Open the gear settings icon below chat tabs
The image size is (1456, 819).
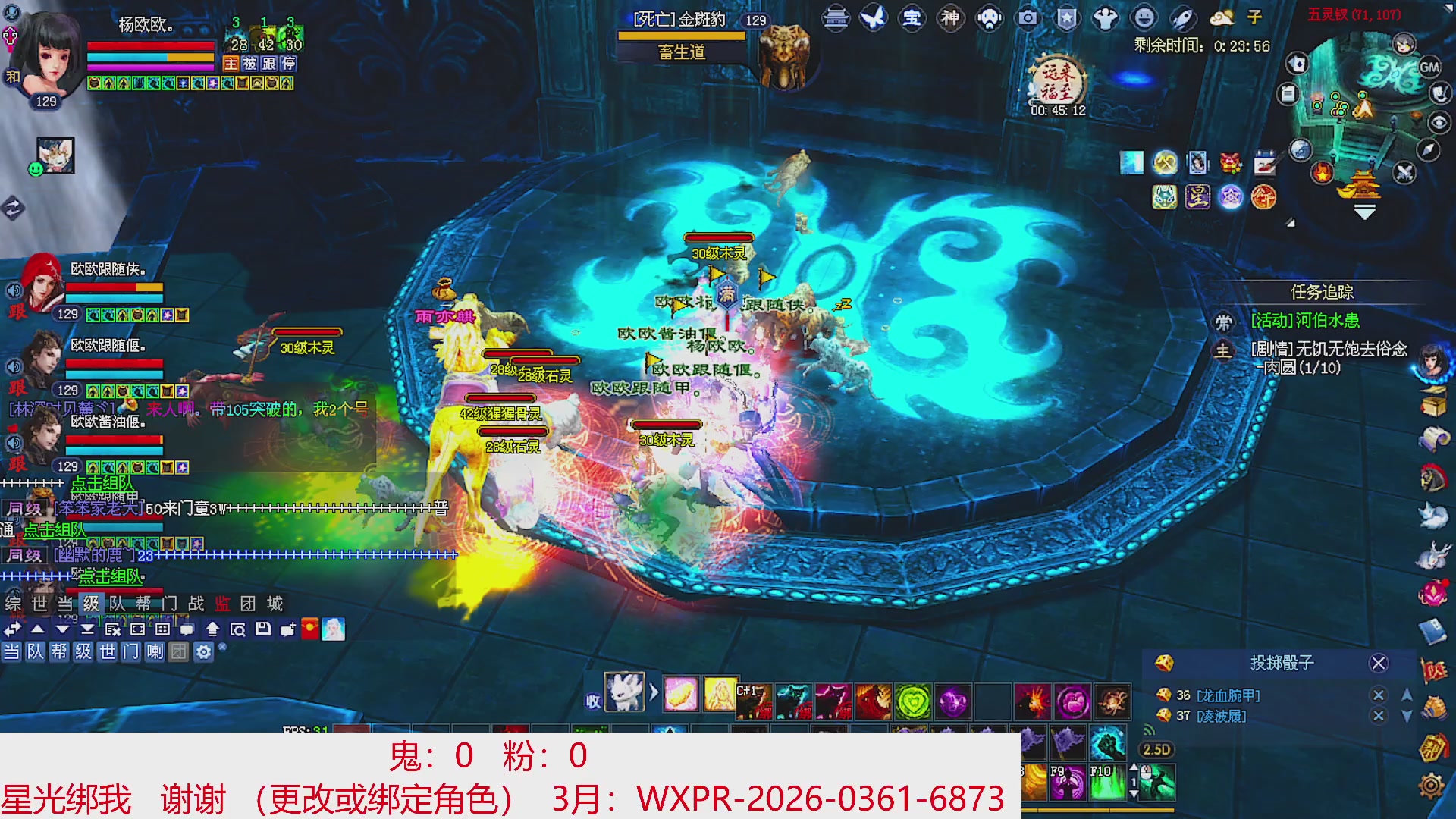coord(203,653)
